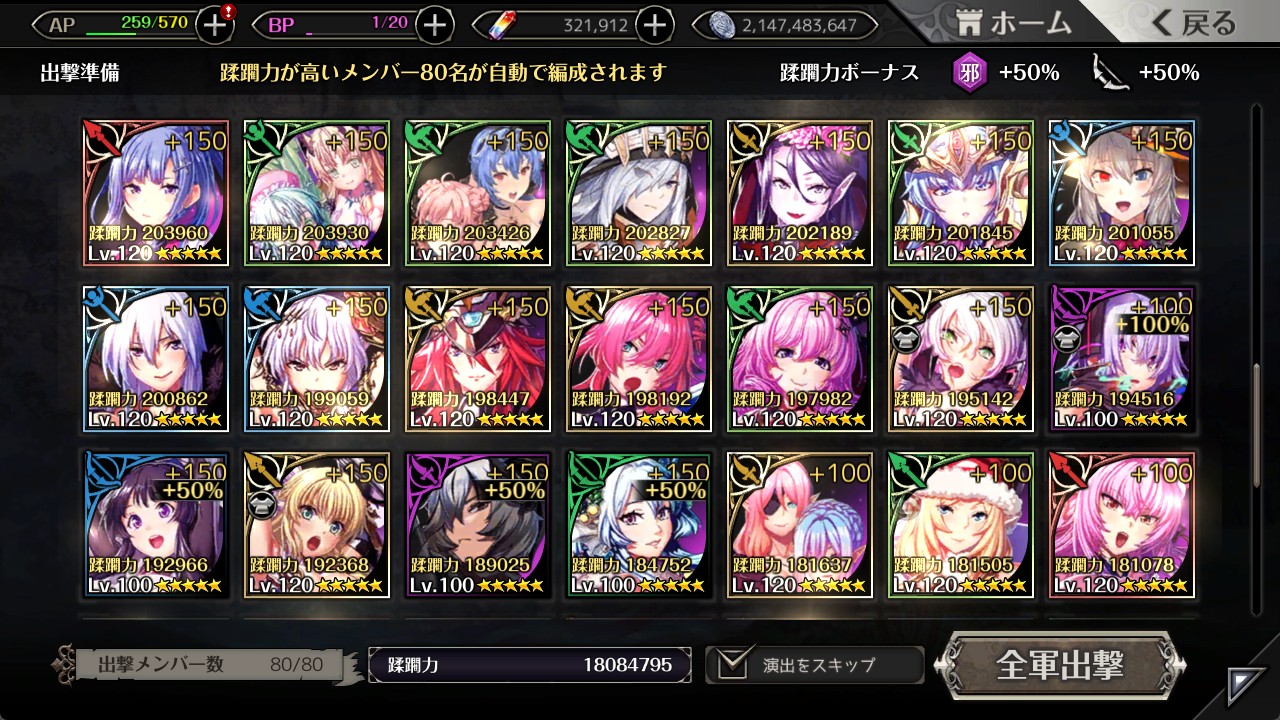Select the Santa-hat unit with 蹂躙力 181505
Viewport: 1280px width, 720px height.
[960, 525]
